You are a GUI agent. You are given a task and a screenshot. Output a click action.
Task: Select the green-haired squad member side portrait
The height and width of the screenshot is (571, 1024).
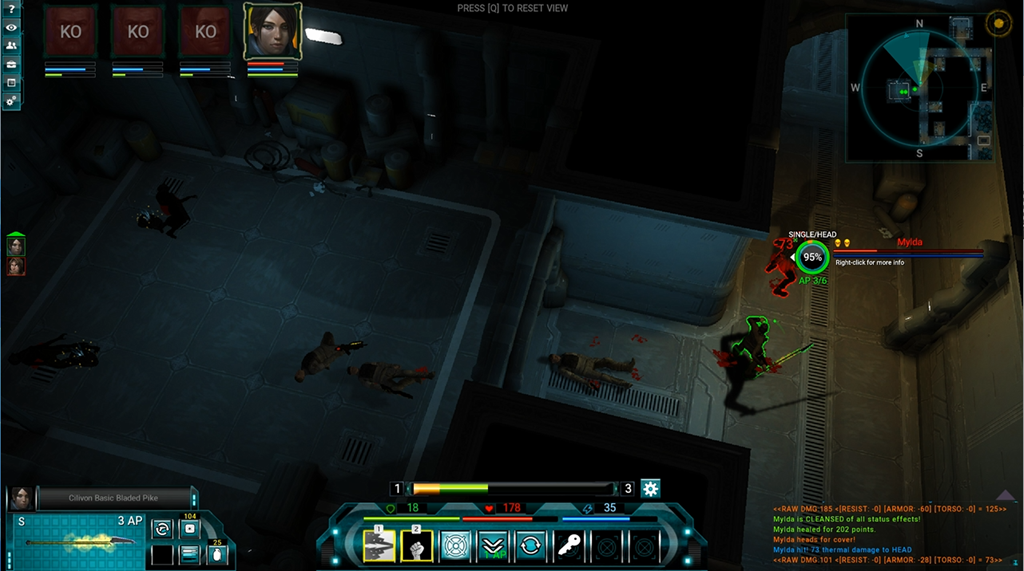click(16, 246)
